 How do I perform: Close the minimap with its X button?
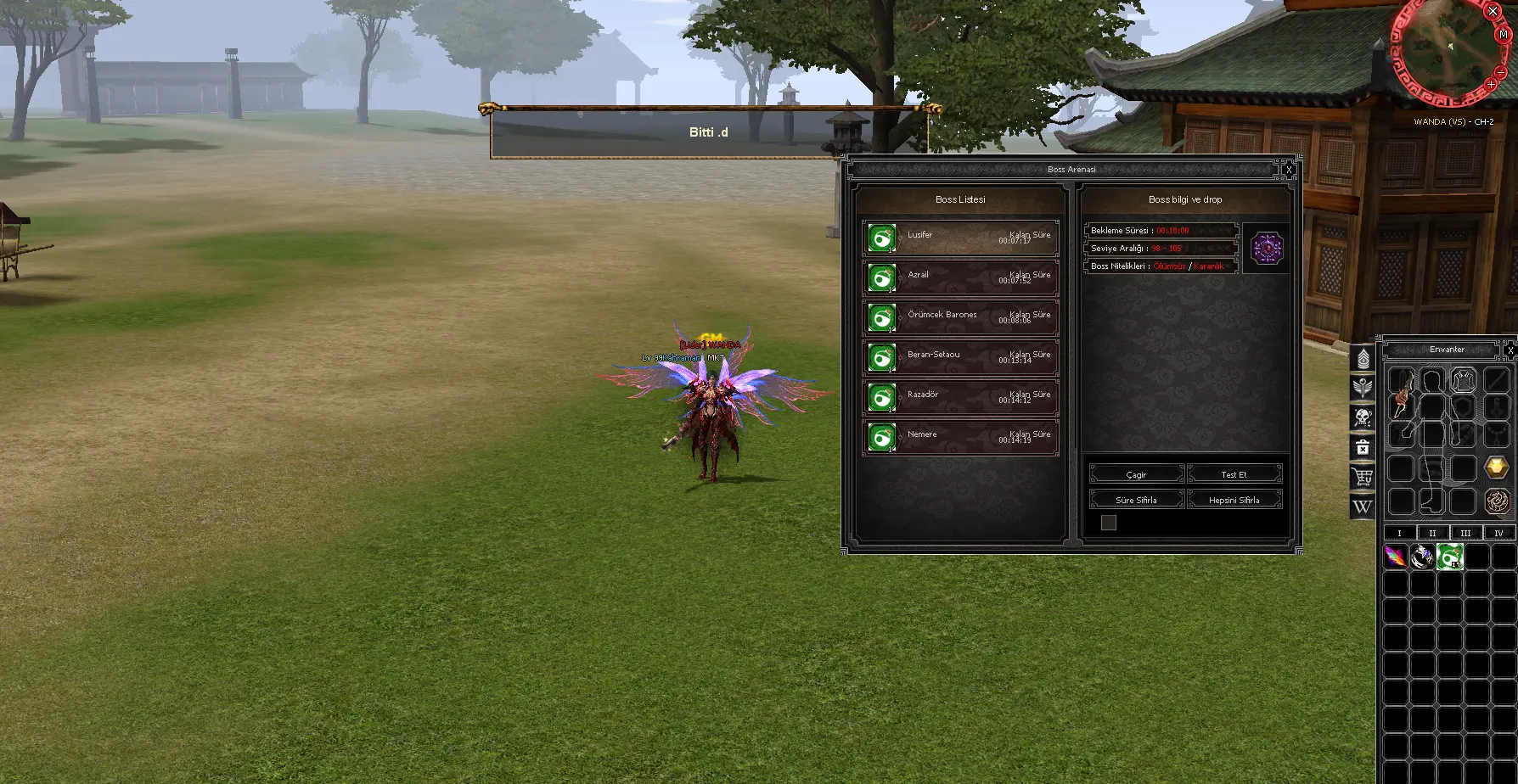coord(1493,12)
